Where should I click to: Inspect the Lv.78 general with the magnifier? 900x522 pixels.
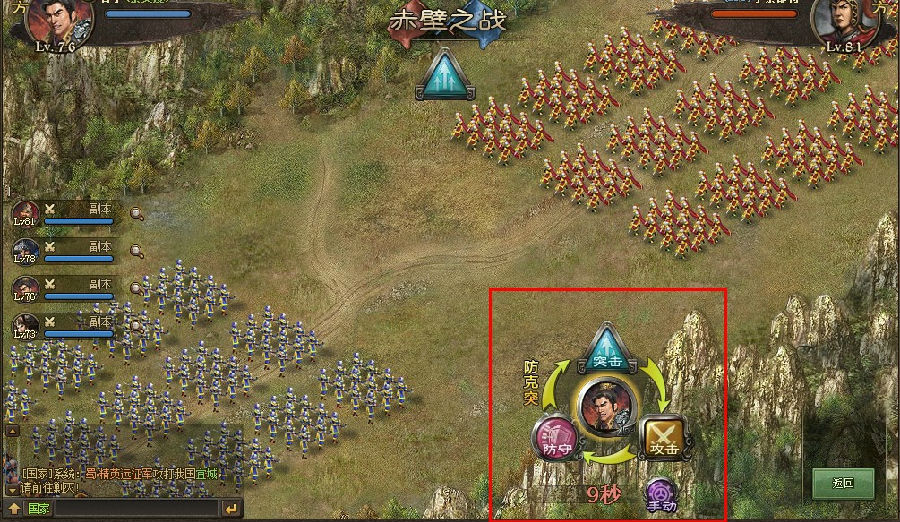[136, 250]
